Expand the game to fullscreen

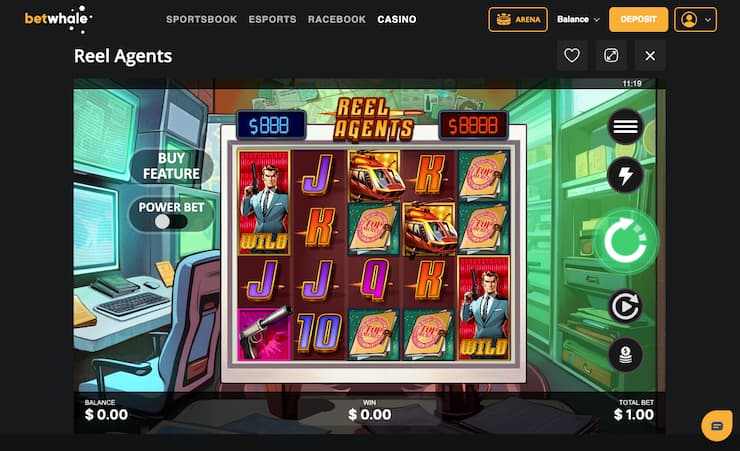pos(611,56)
